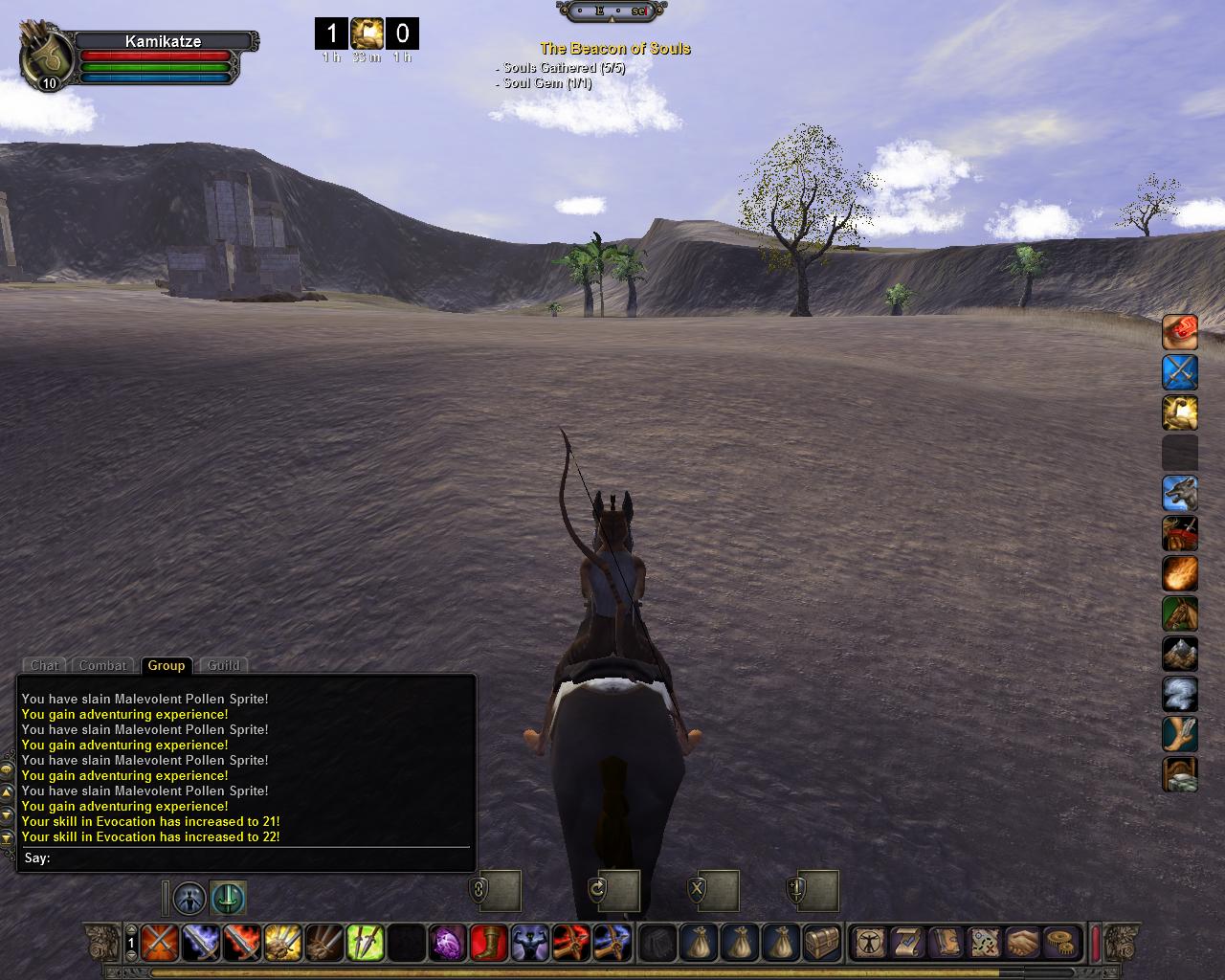The height and width of the screenshot is (980, 1225).
Task: Use the fireball ability on side bar
Action: tap(1180, 573)
